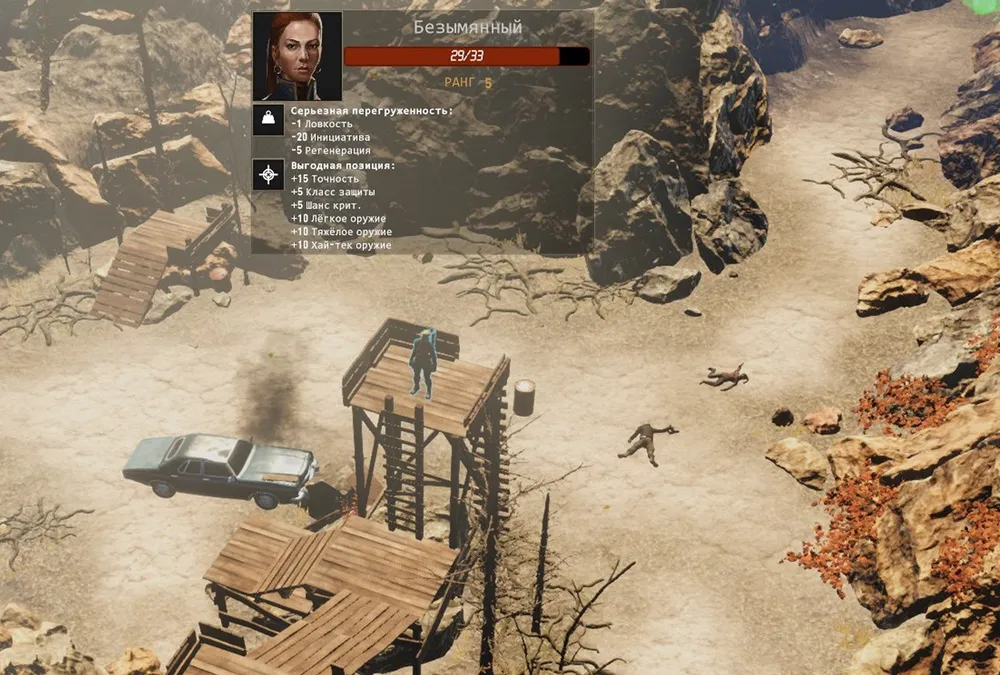
Task: Select the advantageous position crosshair icon
Action: click(267, 175)
